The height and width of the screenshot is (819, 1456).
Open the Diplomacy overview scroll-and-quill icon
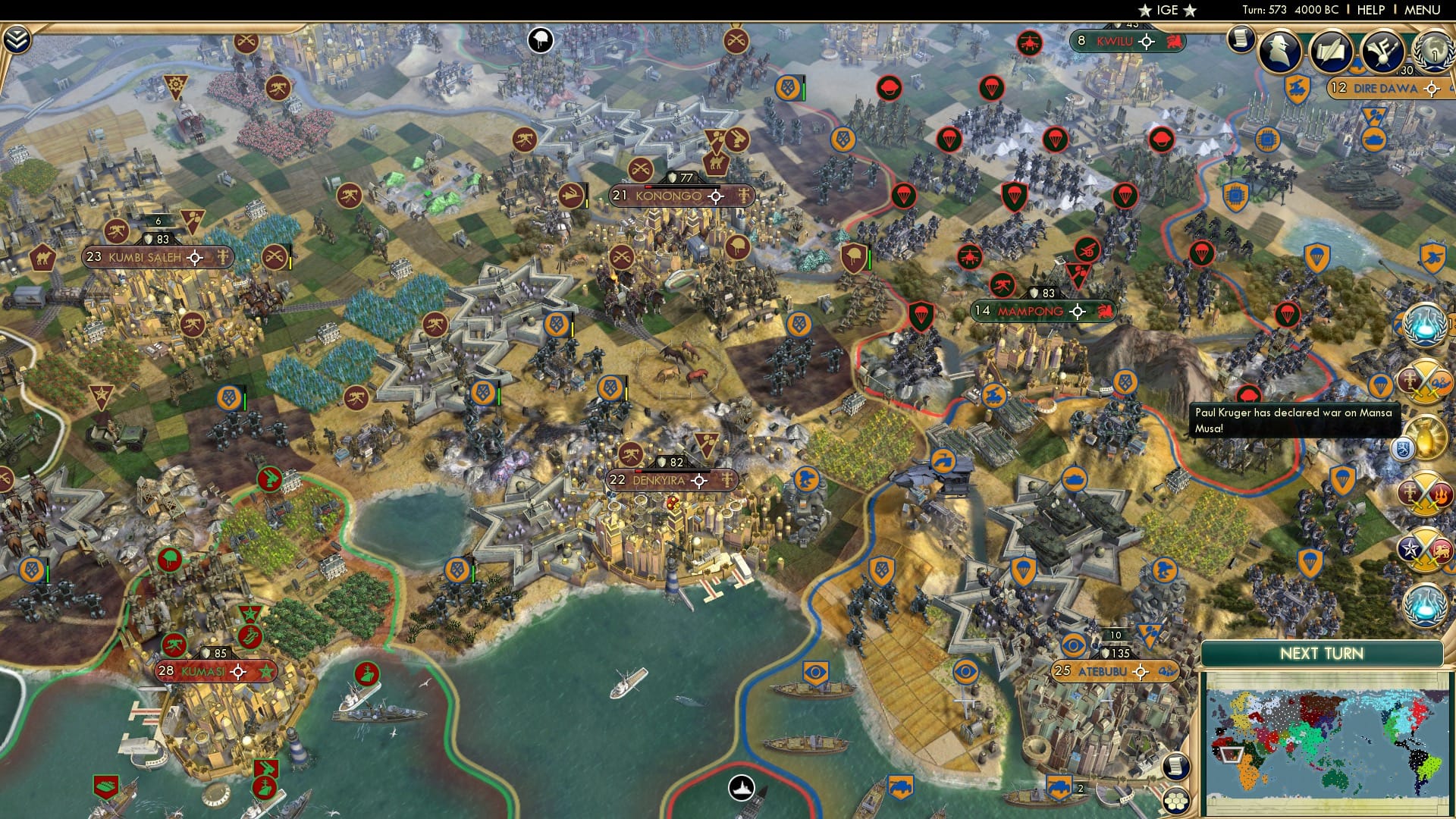coord(1329,51)
